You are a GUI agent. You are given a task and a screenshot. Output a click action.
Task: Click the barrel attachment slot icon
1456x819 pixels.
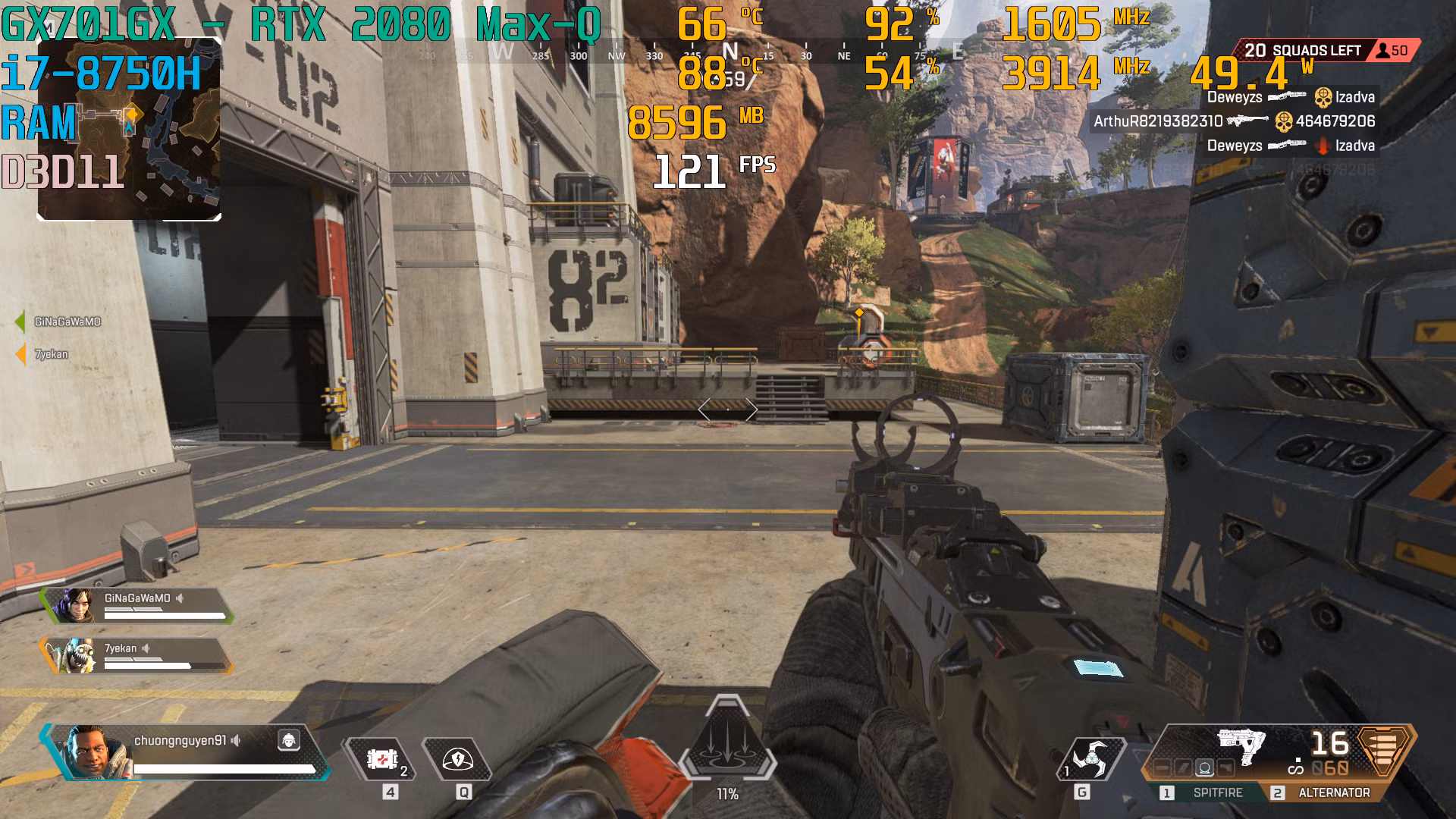click(x=1163, y=767)
